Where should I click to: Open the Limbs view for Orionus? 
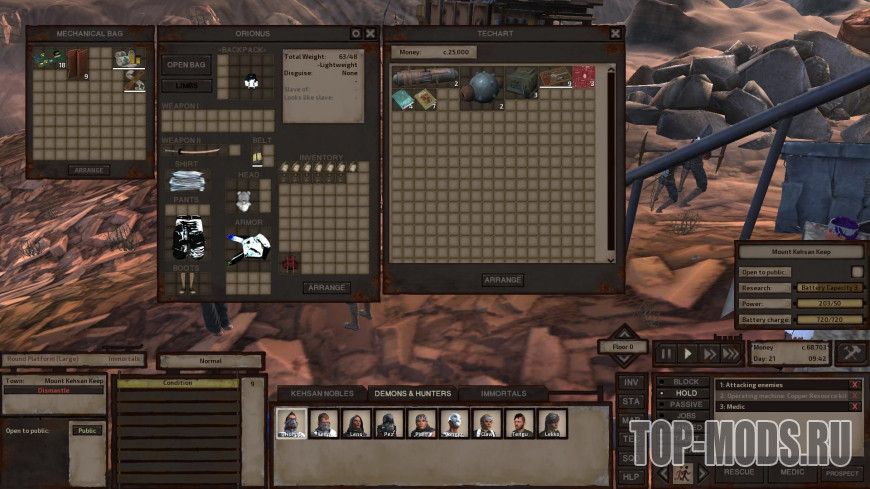click(187, 86)
